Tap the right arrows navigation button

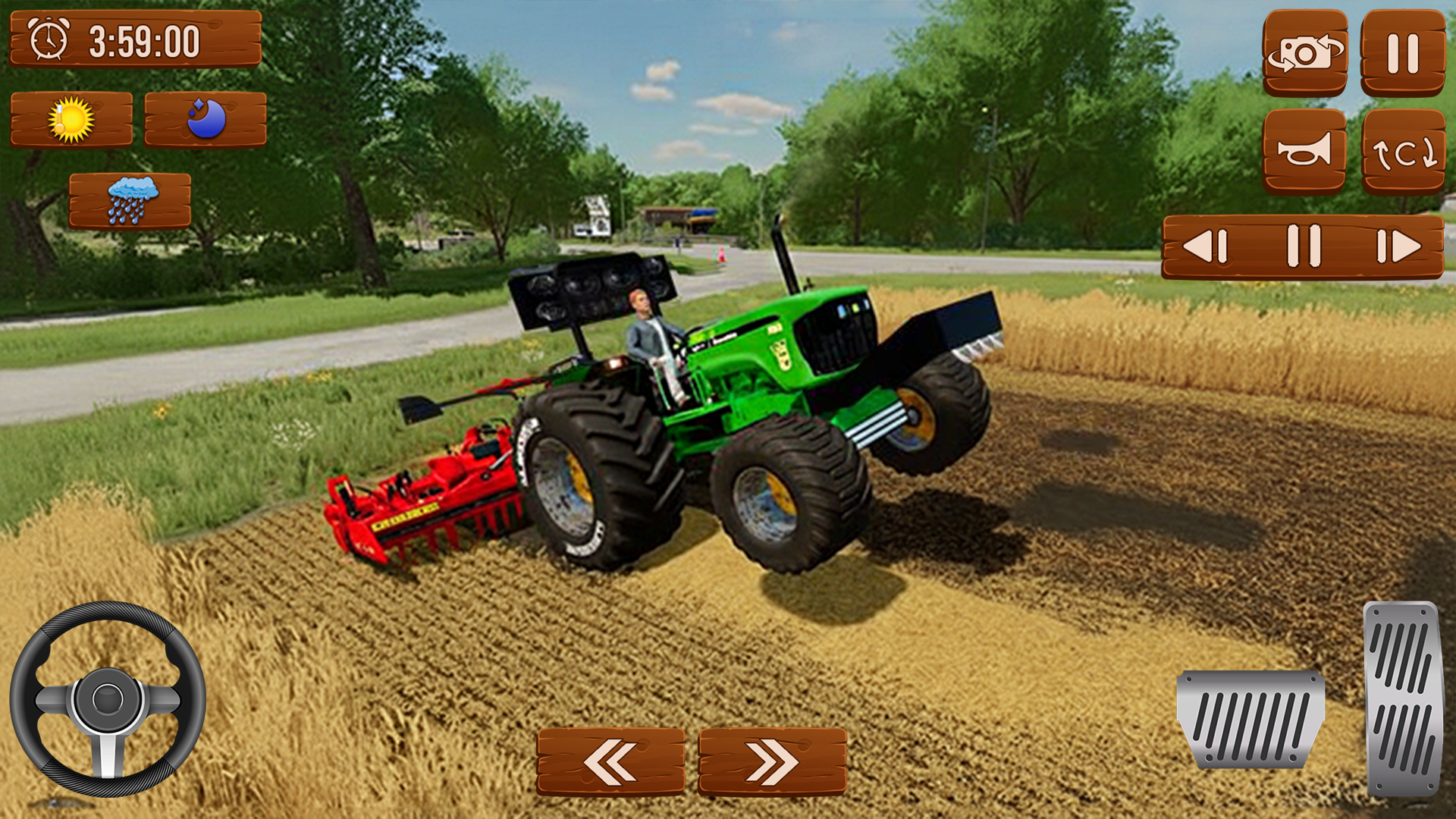coord(772,762)
